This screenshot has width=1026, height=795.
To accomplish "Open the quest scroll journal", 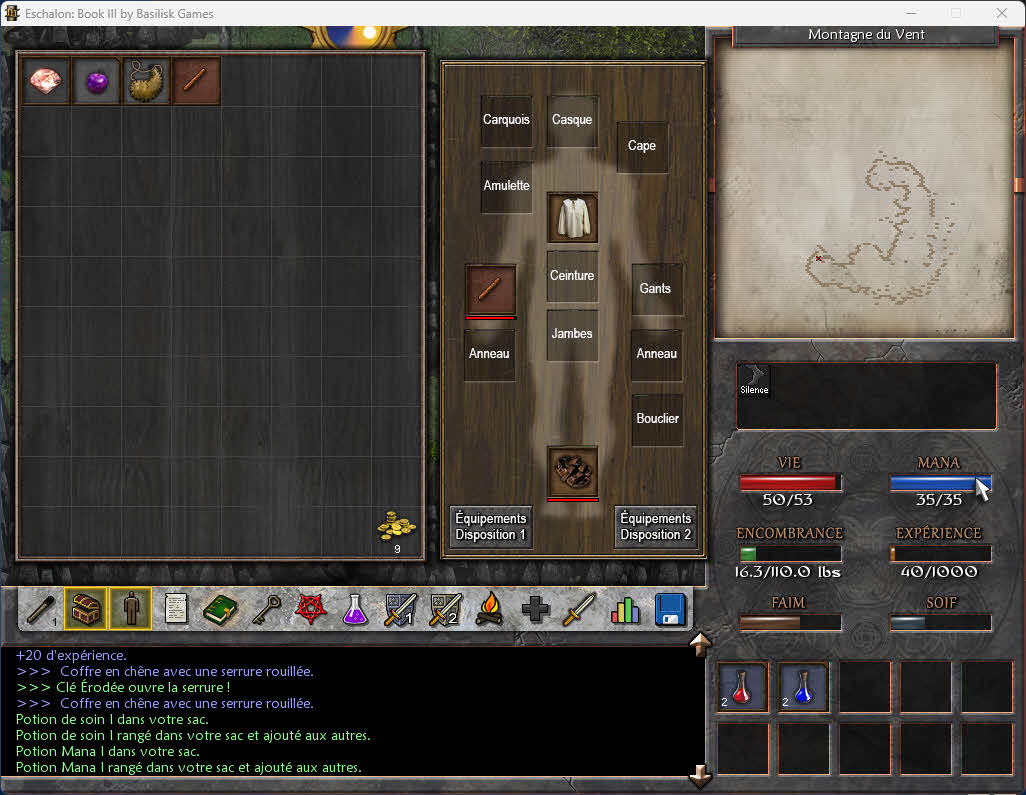I will (x=177, y=608).
